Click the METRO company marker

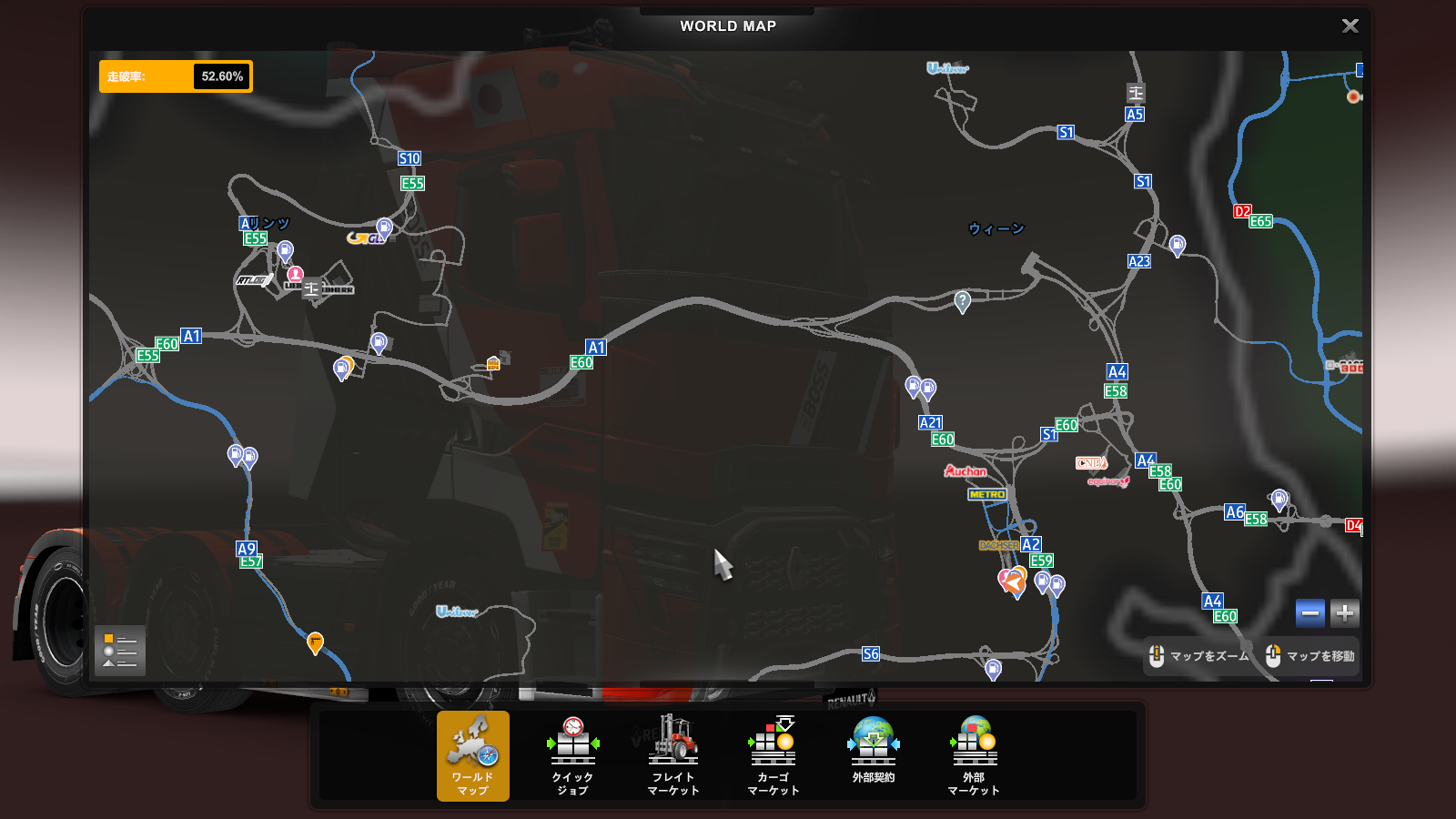point(986,494)
